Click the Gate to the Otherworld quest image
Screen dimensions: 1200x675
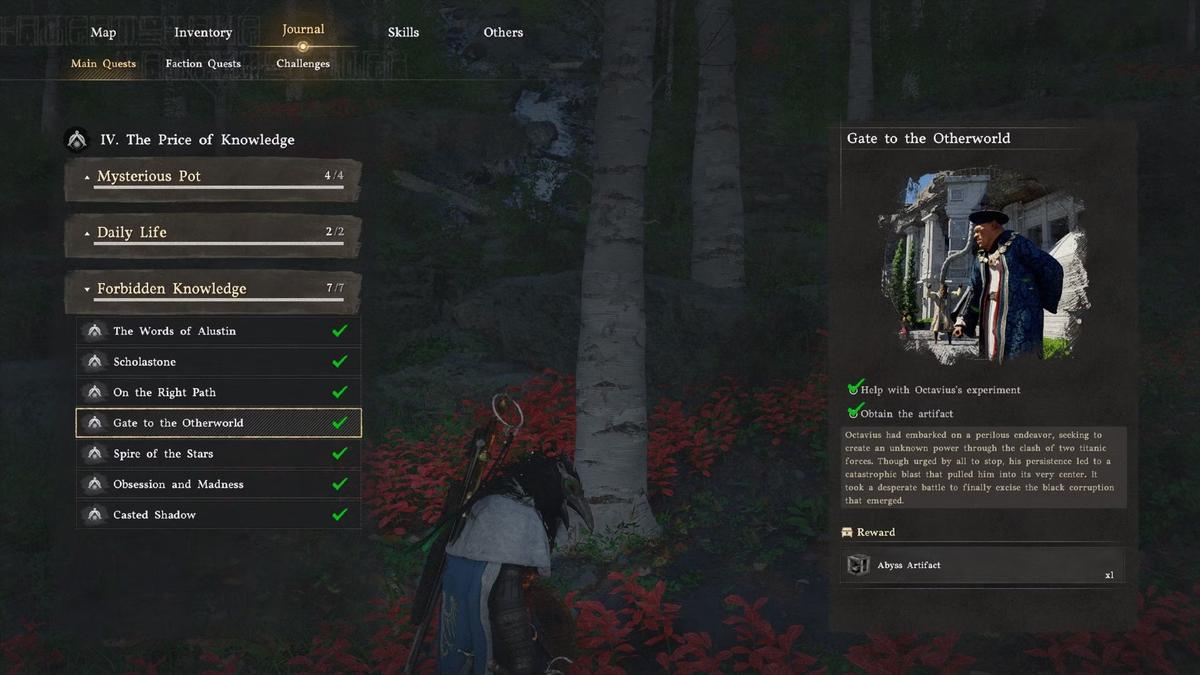pyautogui.click(x=984, y=266)
